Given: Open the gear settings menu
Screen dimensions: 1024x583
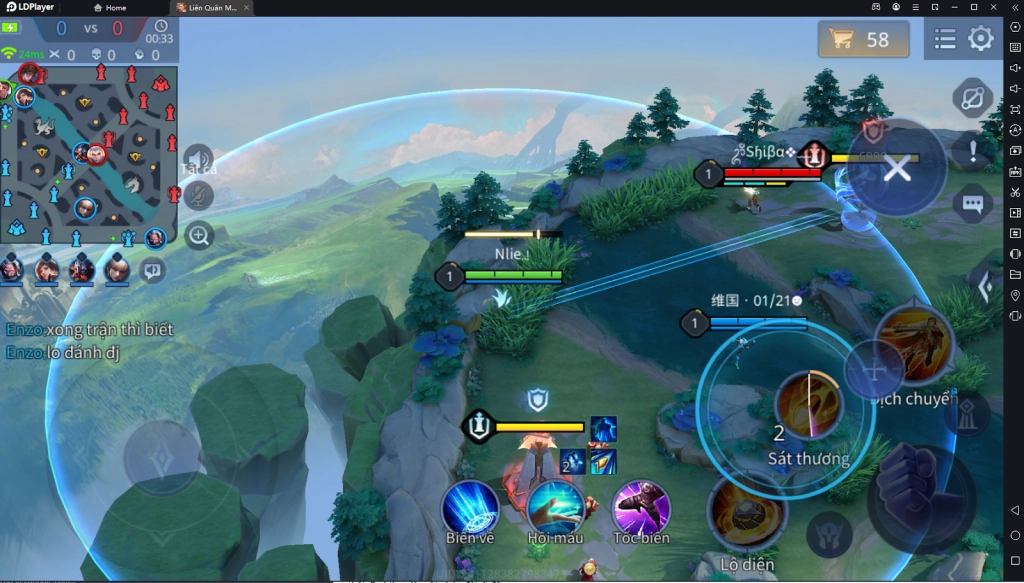Looking at the screenshot, I should (981, 39).
